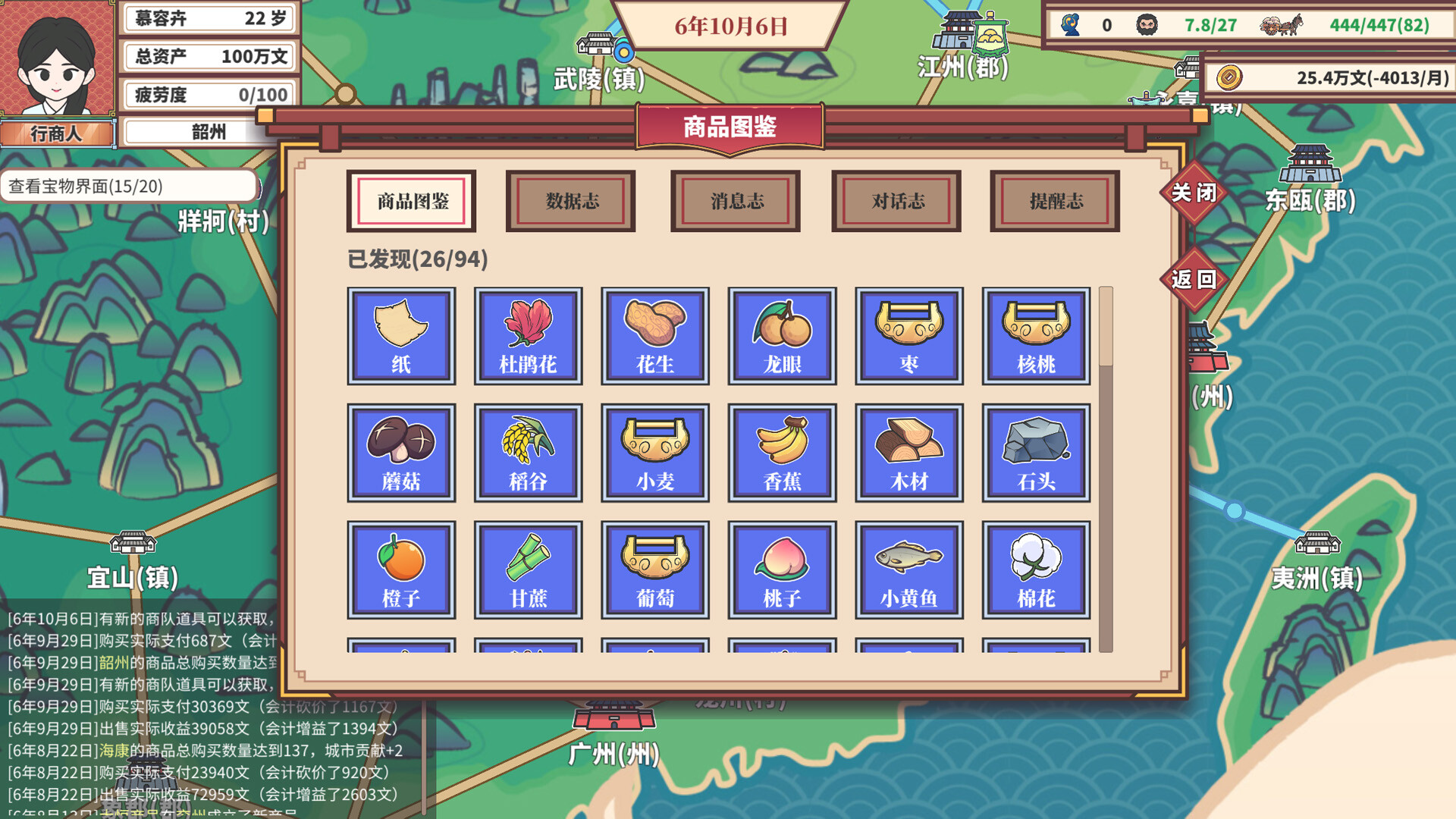
Task: Open the 葡萄 grape commodity entry
Action: click(655, 570)
